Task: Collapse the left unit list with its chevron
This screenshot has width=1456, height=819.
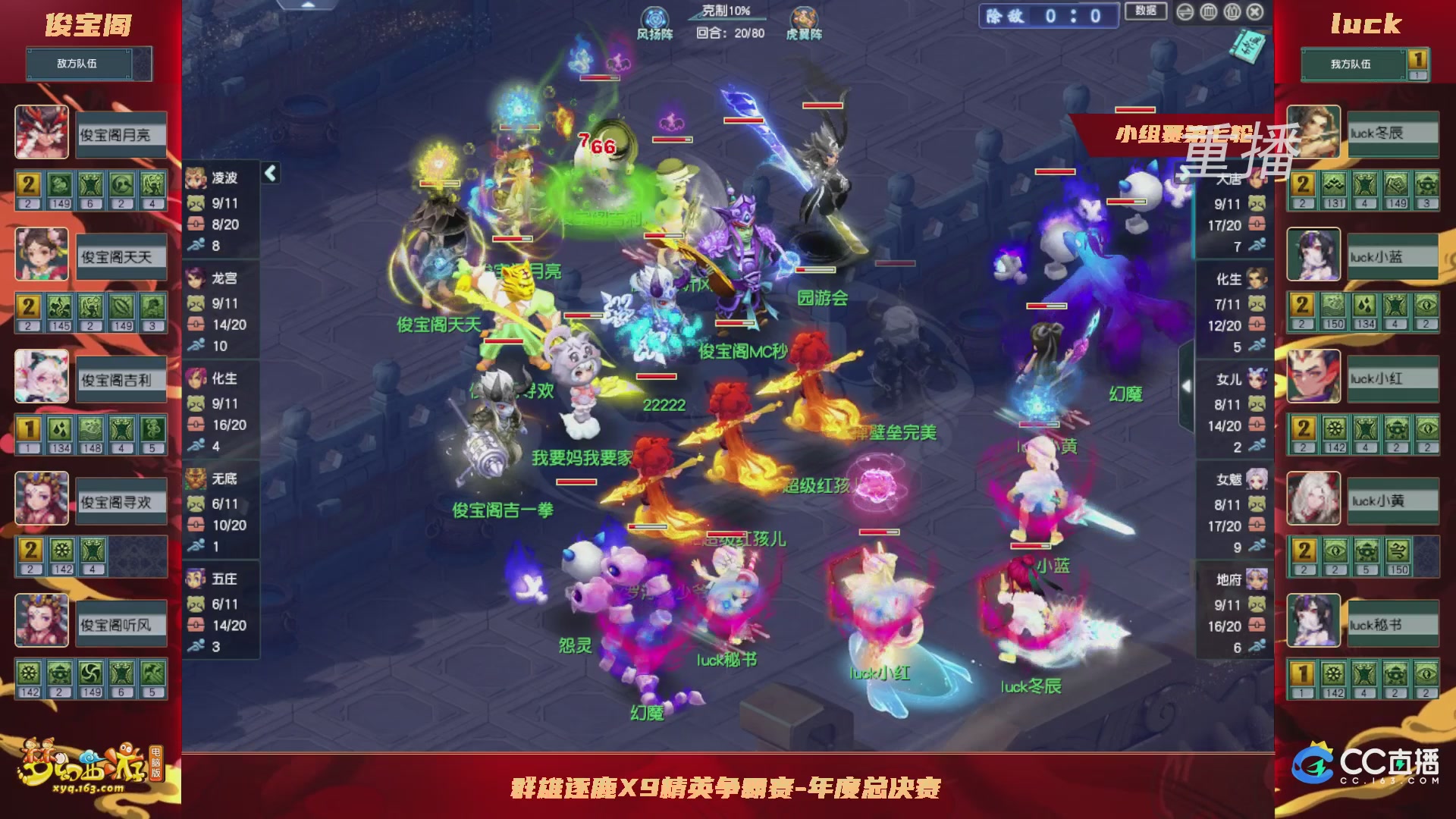Action: (269, 173)
